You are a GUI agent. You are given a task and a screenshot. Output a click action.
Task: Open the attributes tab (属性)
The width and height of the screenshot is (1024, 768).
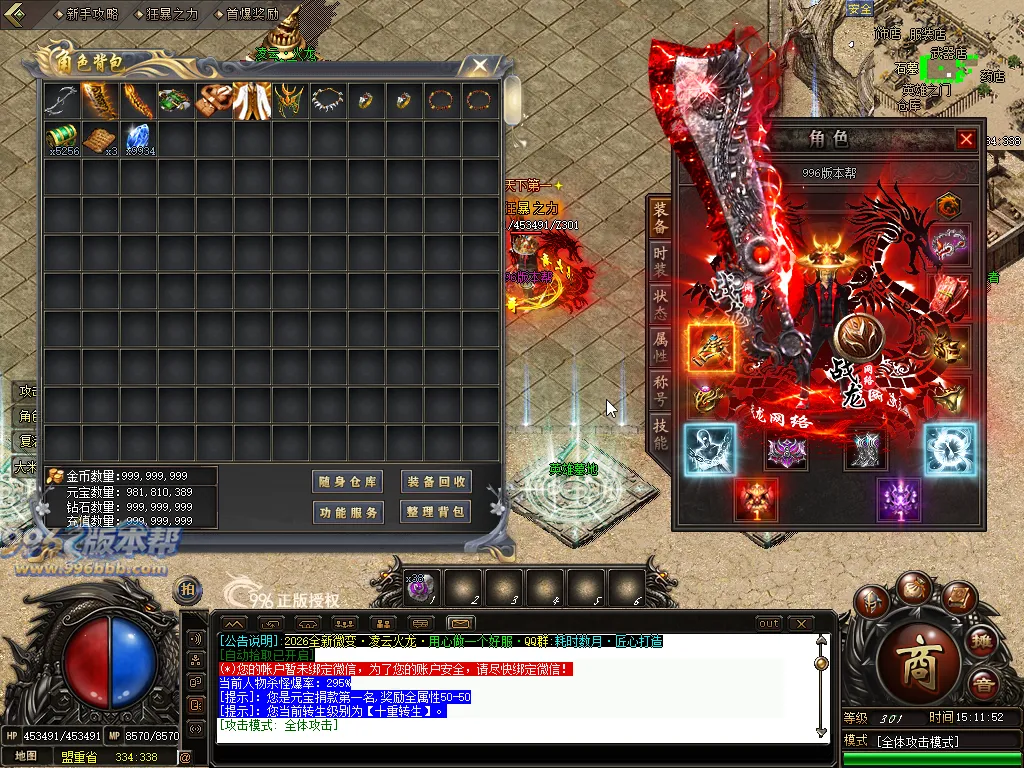click(660, 345)
